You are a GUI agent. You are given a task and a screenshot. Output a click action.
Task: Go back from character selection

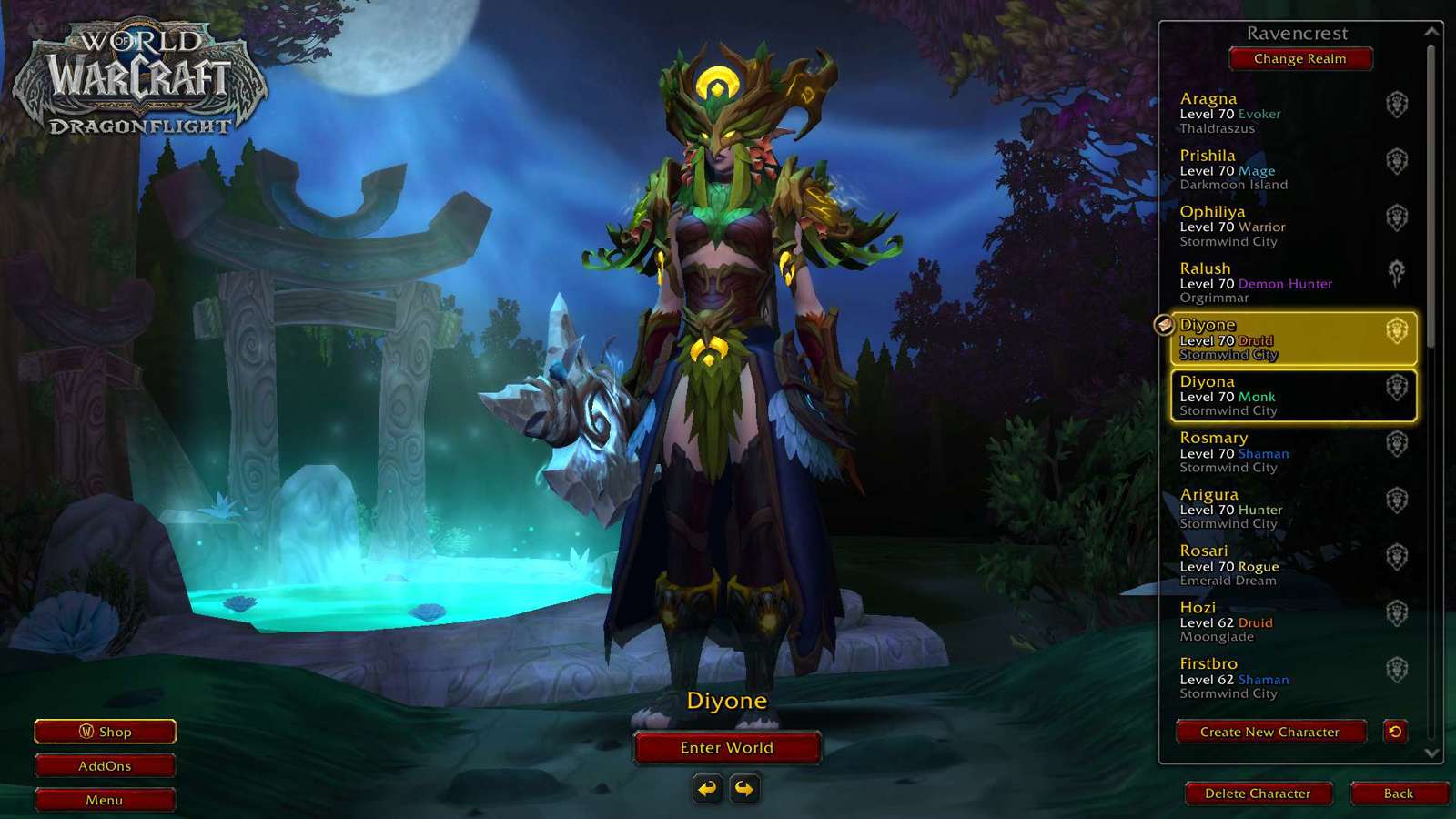click(x=1398, y=794)
